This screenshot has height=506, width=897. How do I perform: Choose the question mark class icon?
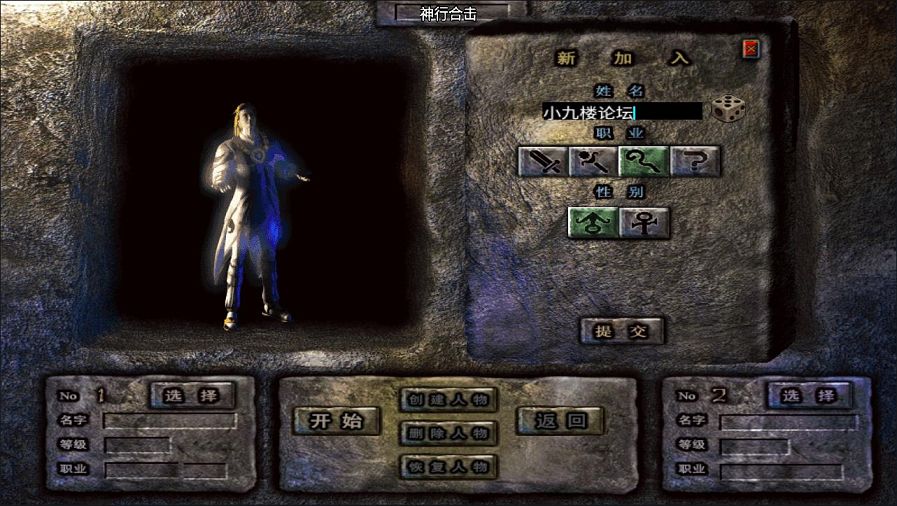point(695,161)
